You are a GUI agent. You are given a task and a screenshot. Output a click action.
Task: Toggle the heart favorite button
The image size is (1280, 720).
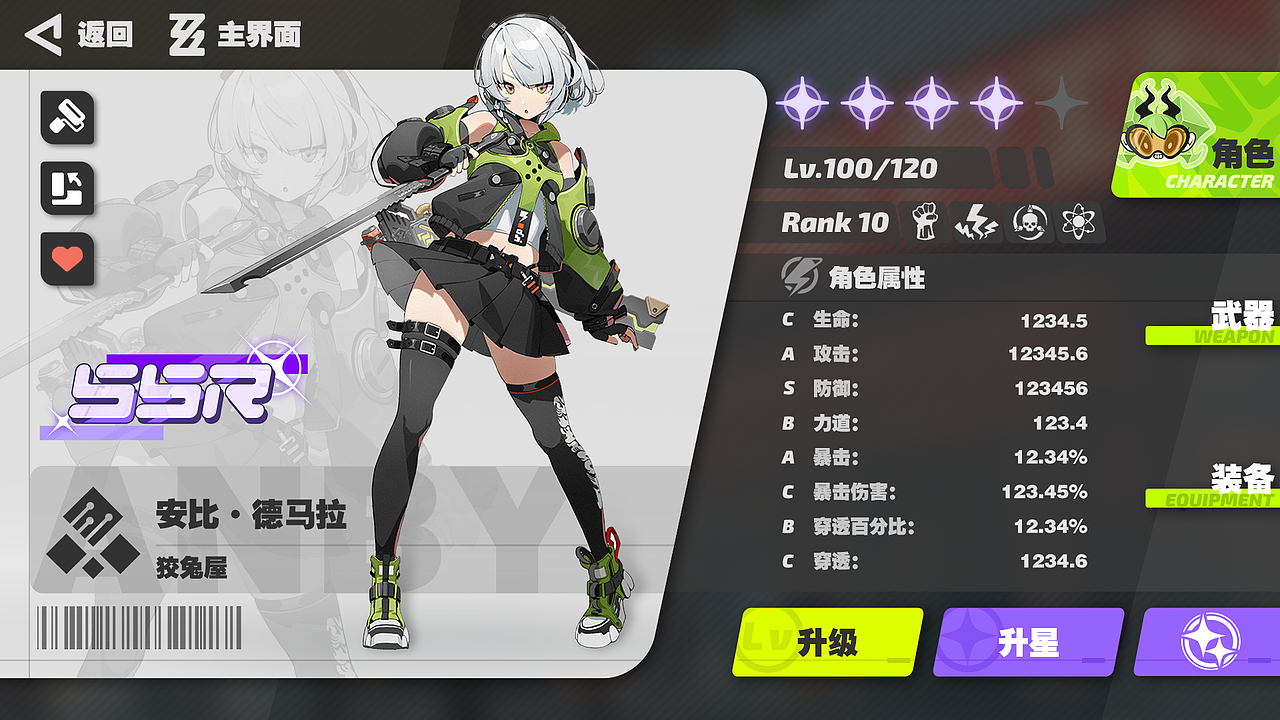pos(66,260)
